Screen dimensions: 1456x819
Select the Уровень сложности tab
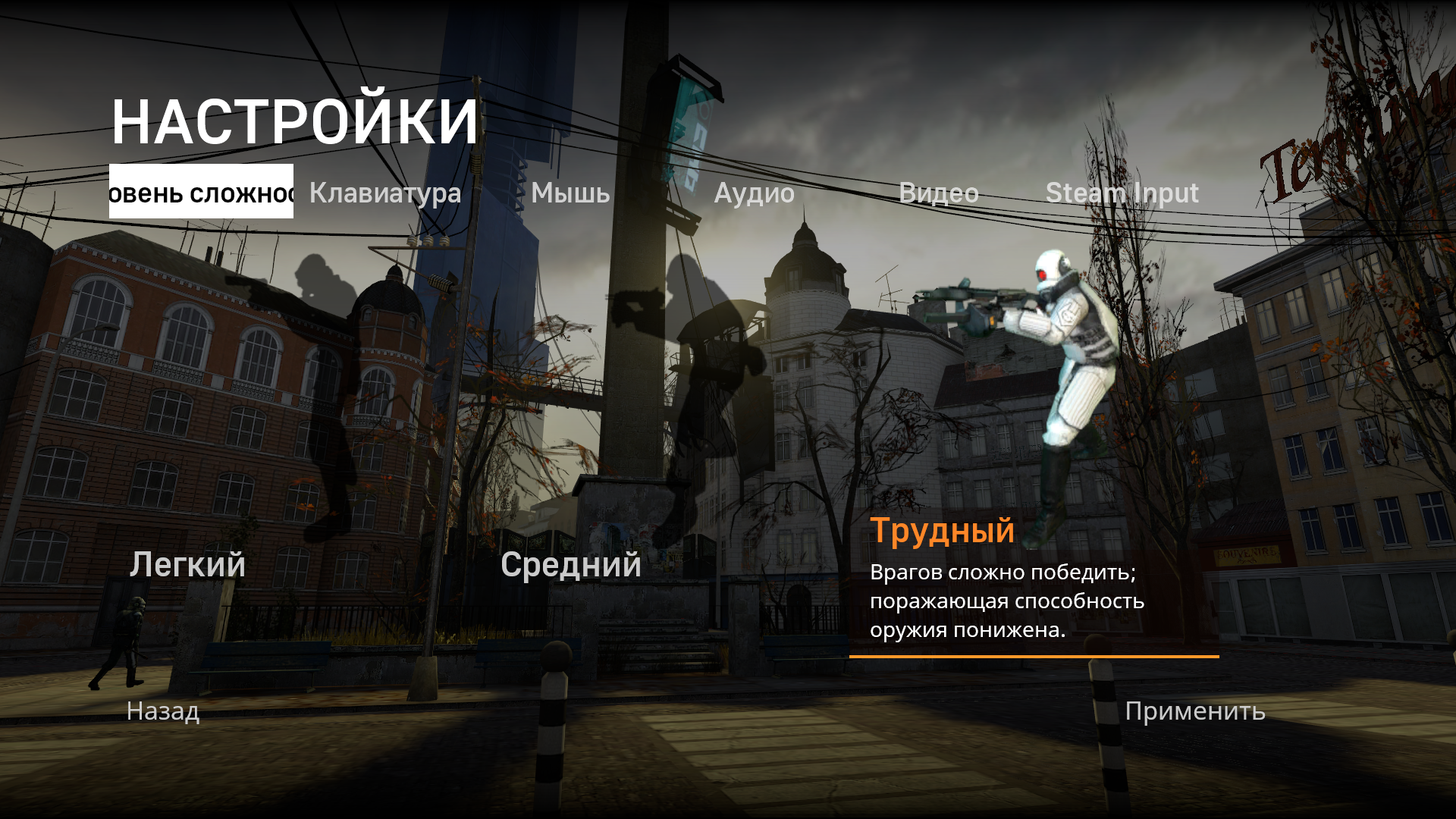[201, 193]
